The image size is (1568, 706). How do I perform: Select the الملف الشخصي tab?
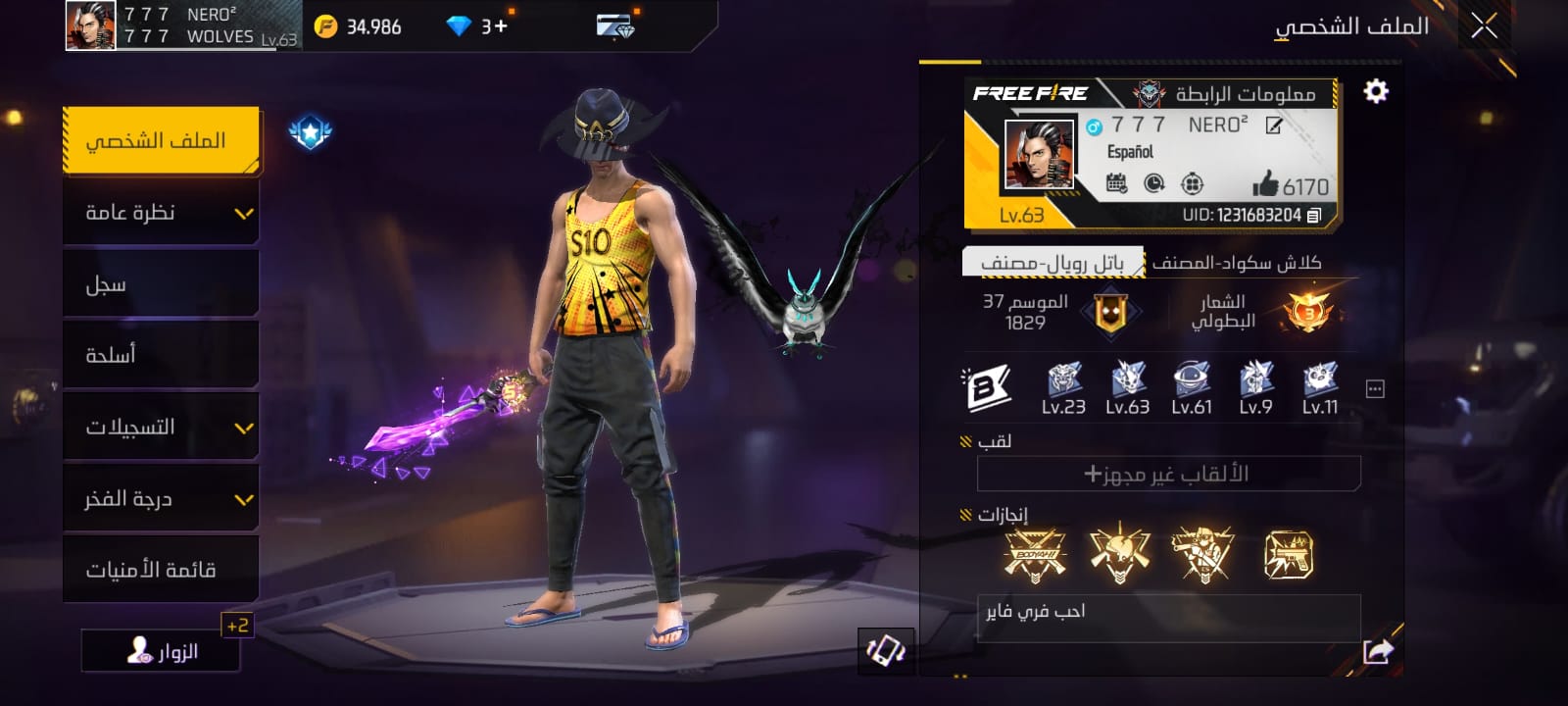pyautogui.click(x=161, y=140)
